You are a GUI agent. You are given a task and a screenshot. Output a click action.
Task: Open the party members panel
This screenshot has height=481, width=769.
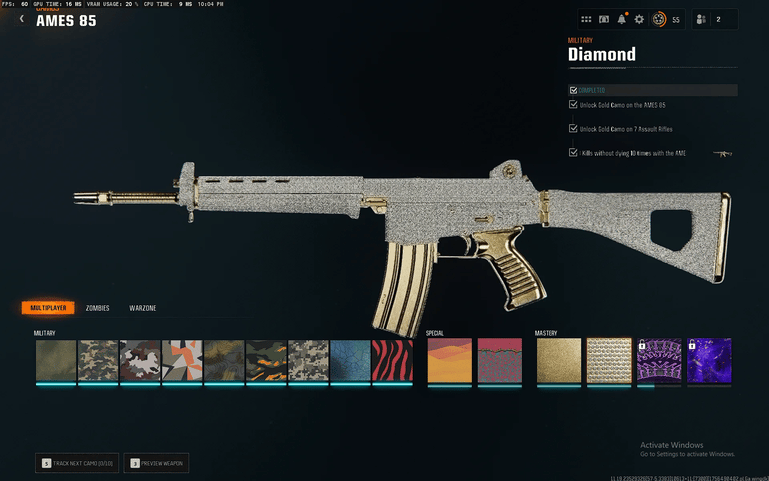pos(714,19)
